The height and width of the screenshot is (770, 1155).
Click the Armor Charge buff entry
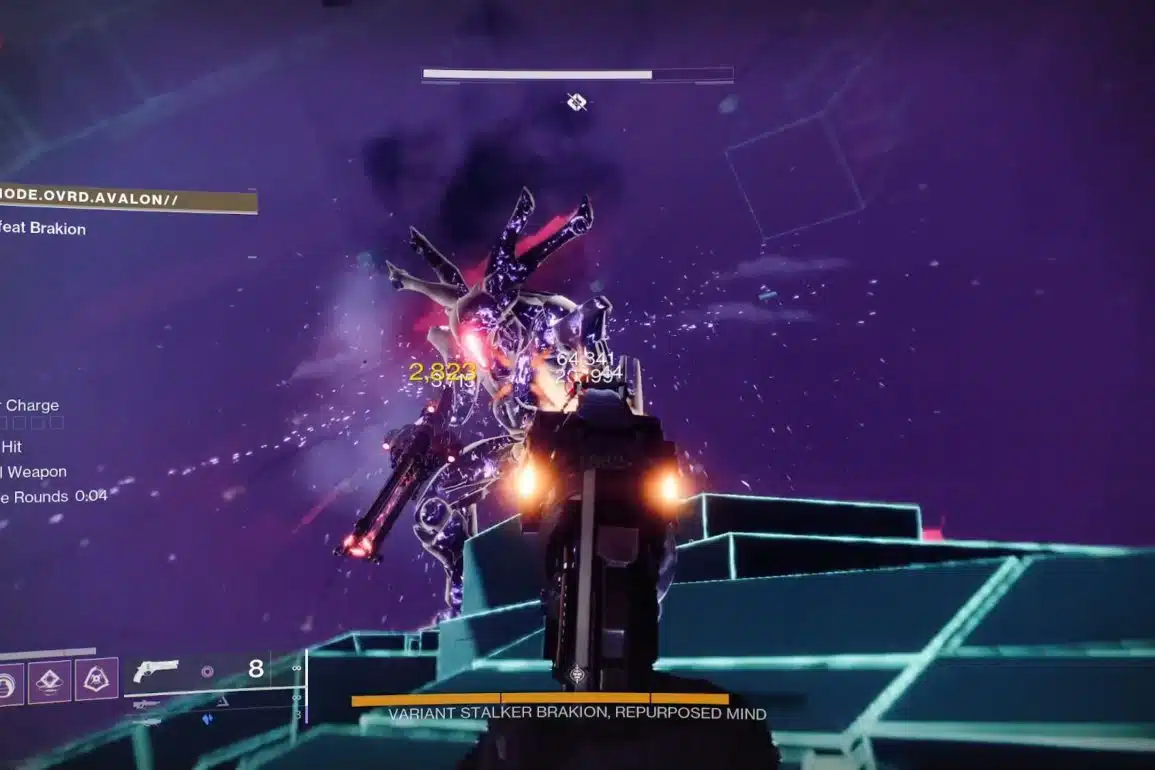(31, 406)
